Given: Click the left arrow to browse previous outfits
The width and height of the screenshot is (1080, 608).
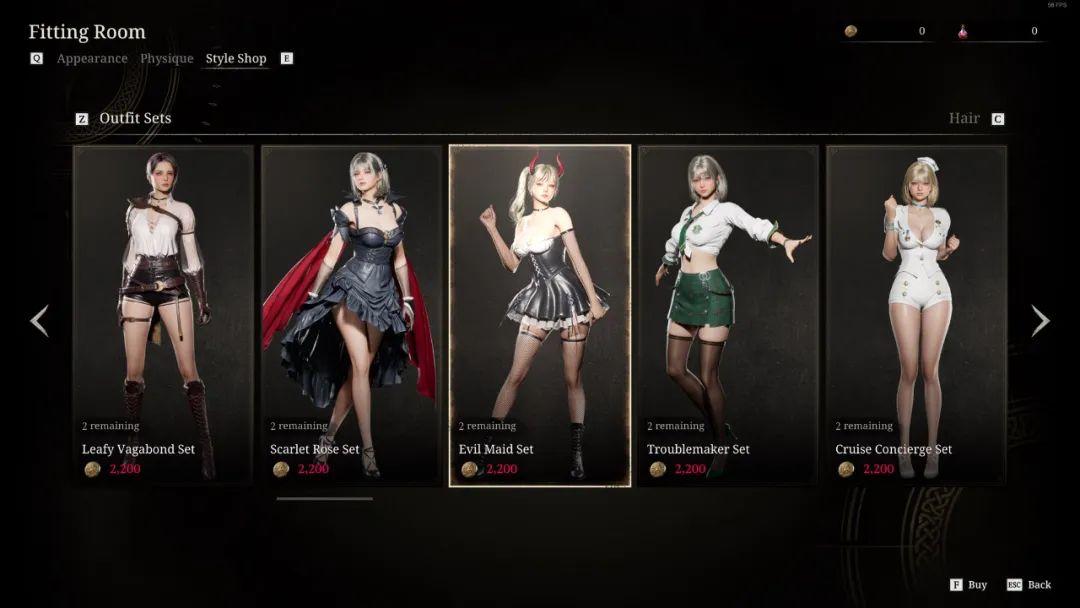Looking at the screenshot, I should pos(39,321).
